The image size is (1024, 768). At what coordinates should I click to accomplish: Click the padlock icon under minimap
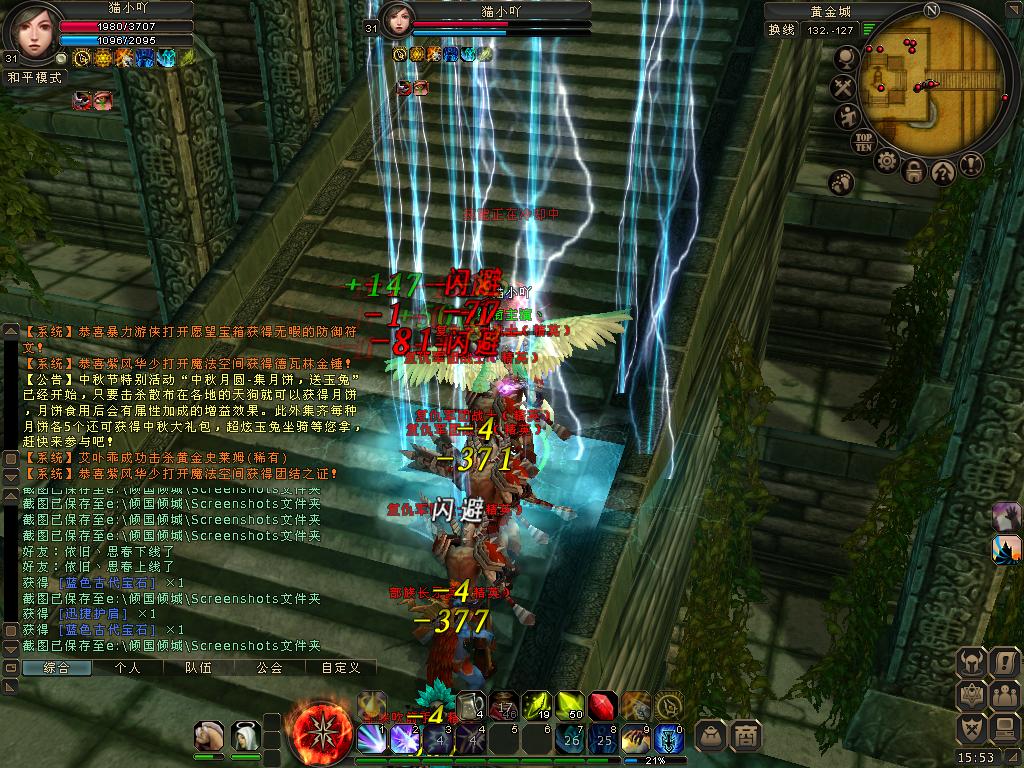pos(914,172)
